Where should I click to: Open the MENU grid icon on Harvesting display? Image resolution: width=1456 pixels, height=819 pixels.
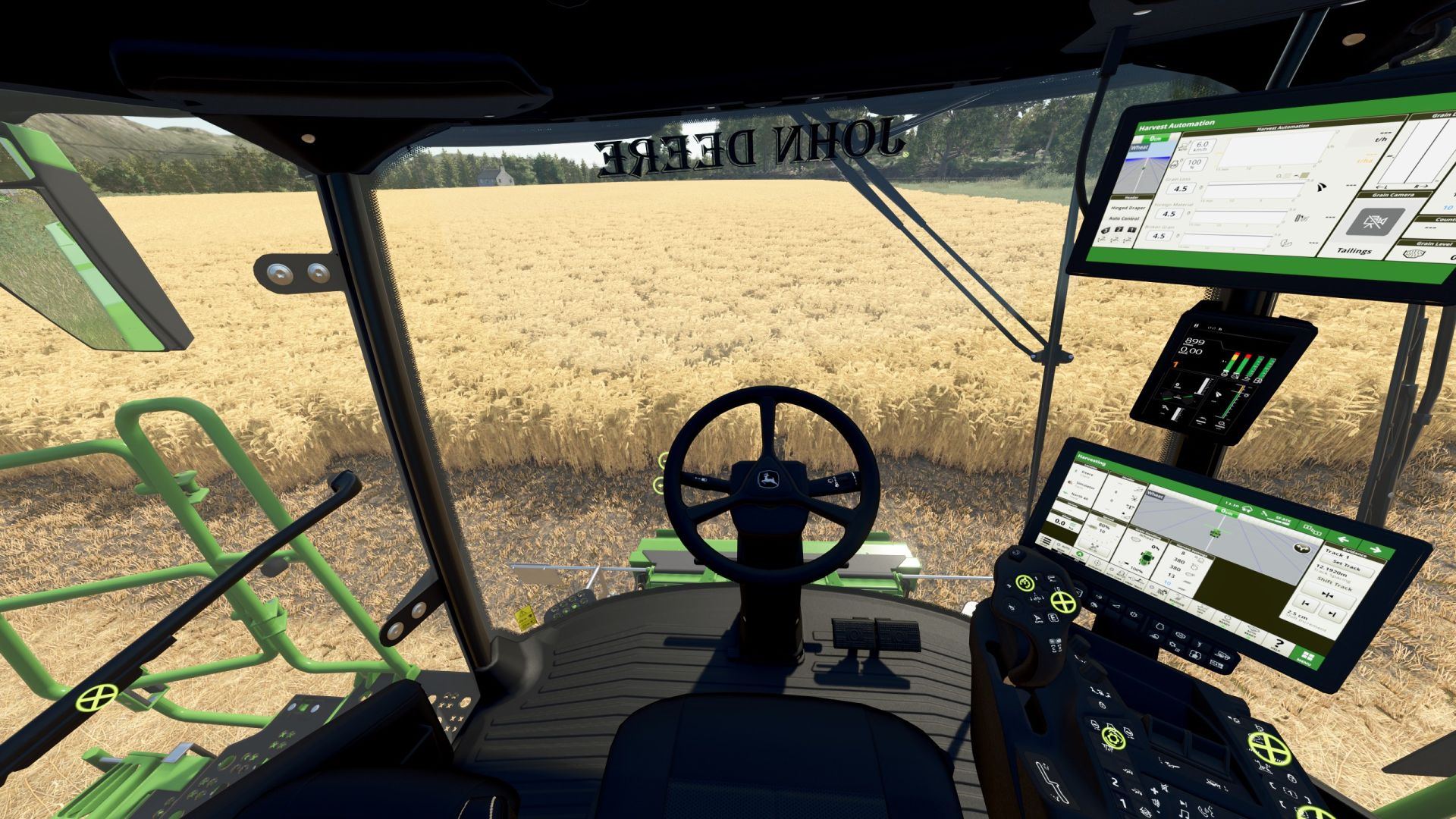(x=1307, y=656)
